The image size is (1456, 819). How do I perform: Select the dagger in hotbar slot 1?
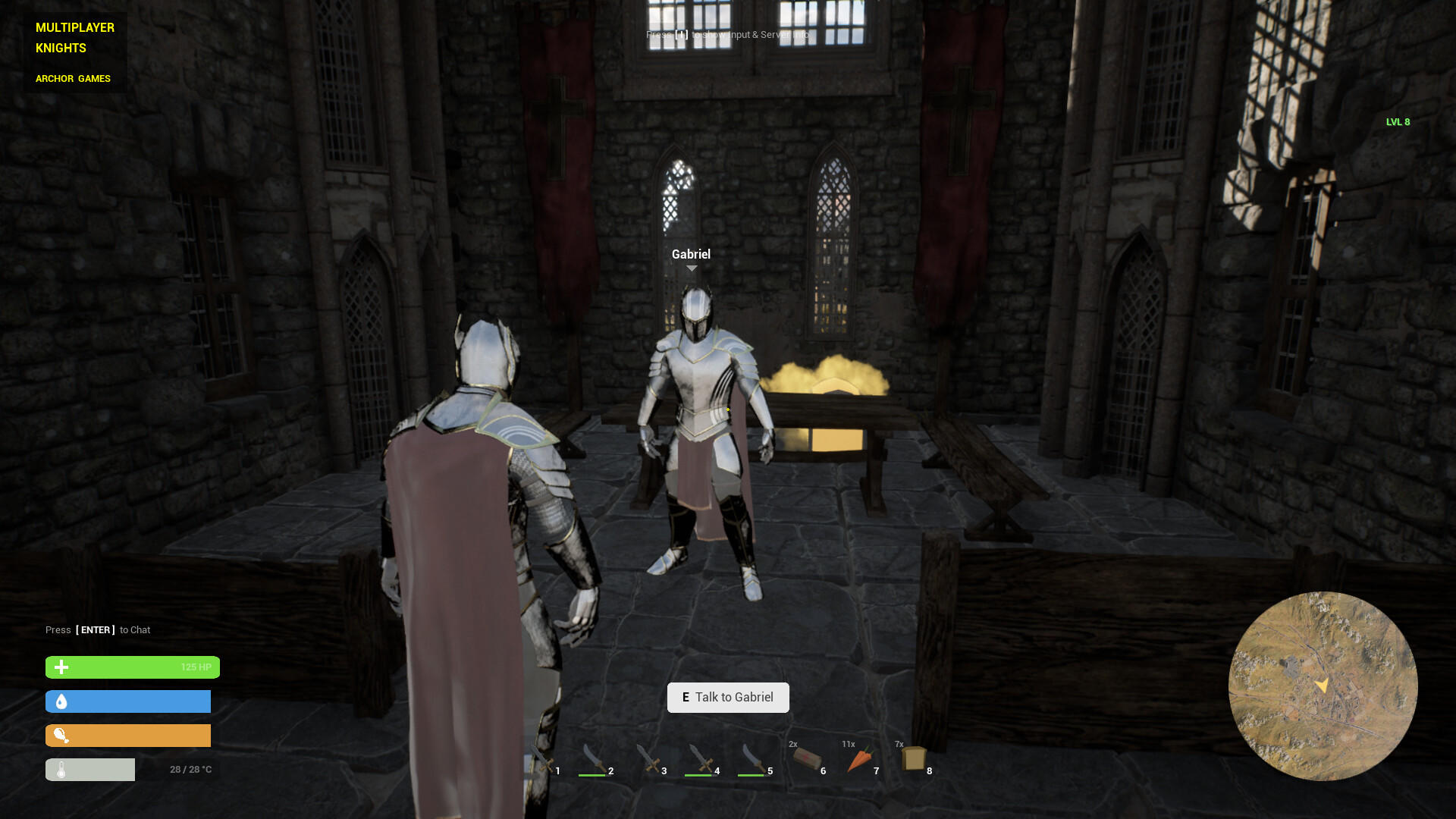(542, 758)
